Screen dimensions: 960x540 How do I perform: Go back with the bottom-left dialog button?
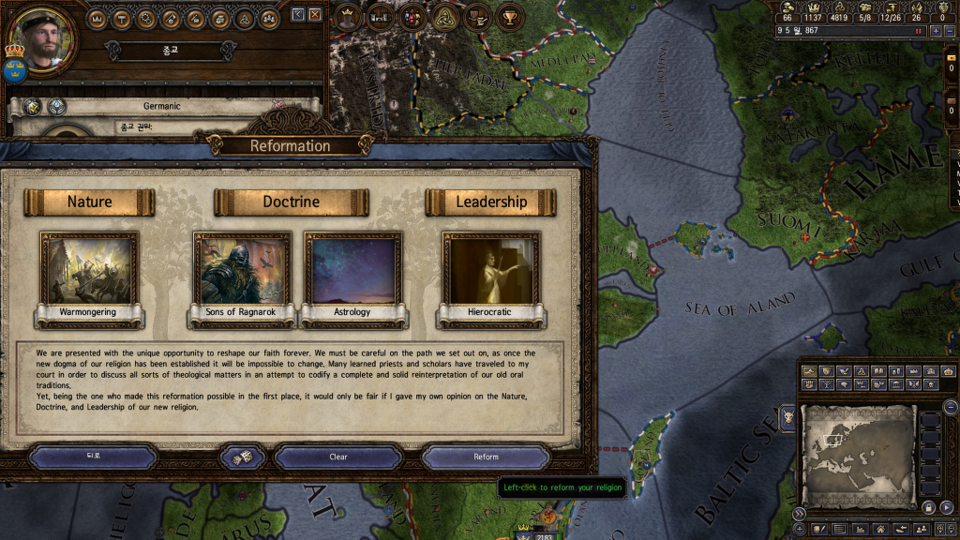coord(93,457)
